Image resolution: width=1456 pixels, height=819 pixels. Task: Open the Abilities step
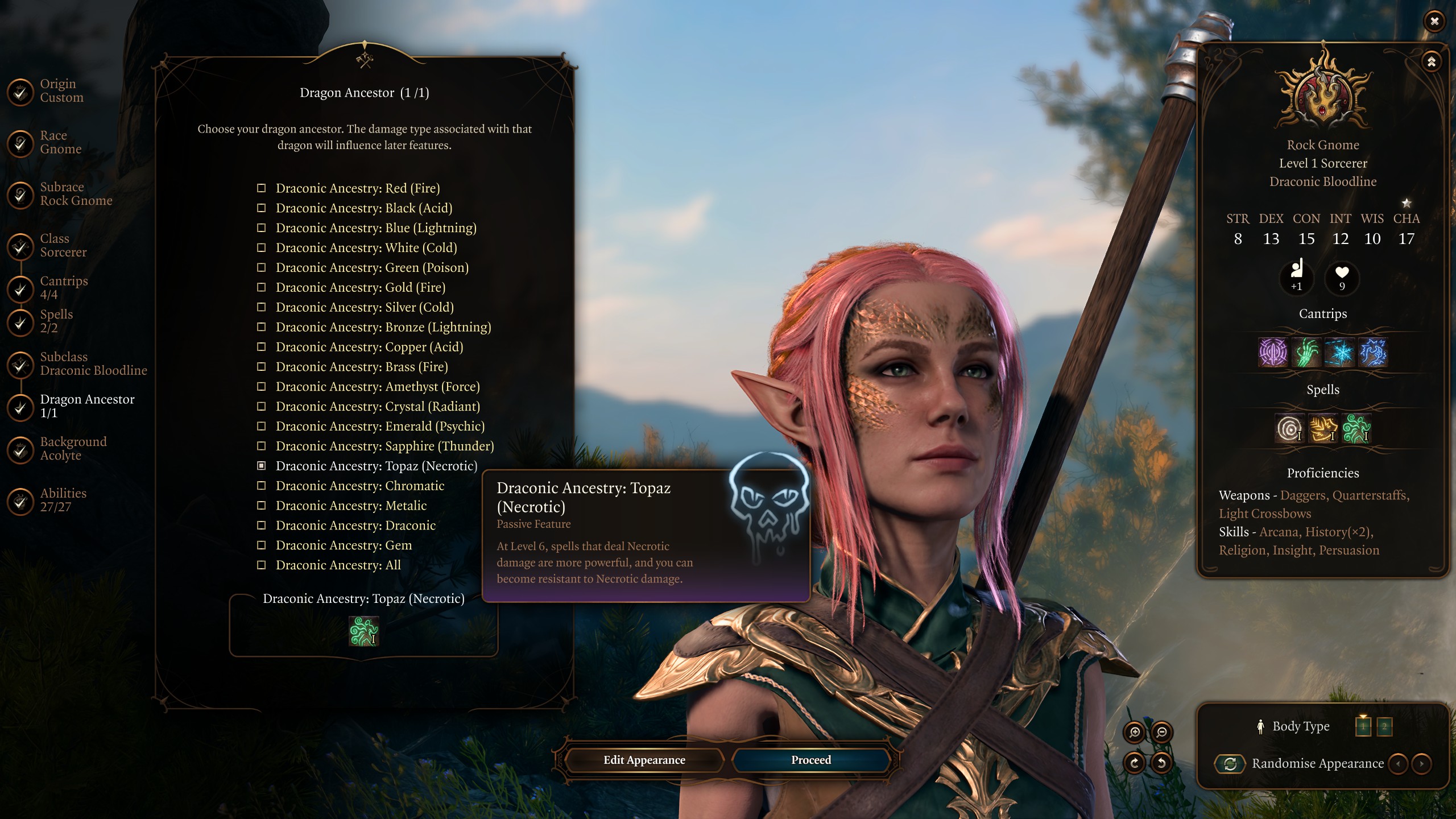point(63,500)
